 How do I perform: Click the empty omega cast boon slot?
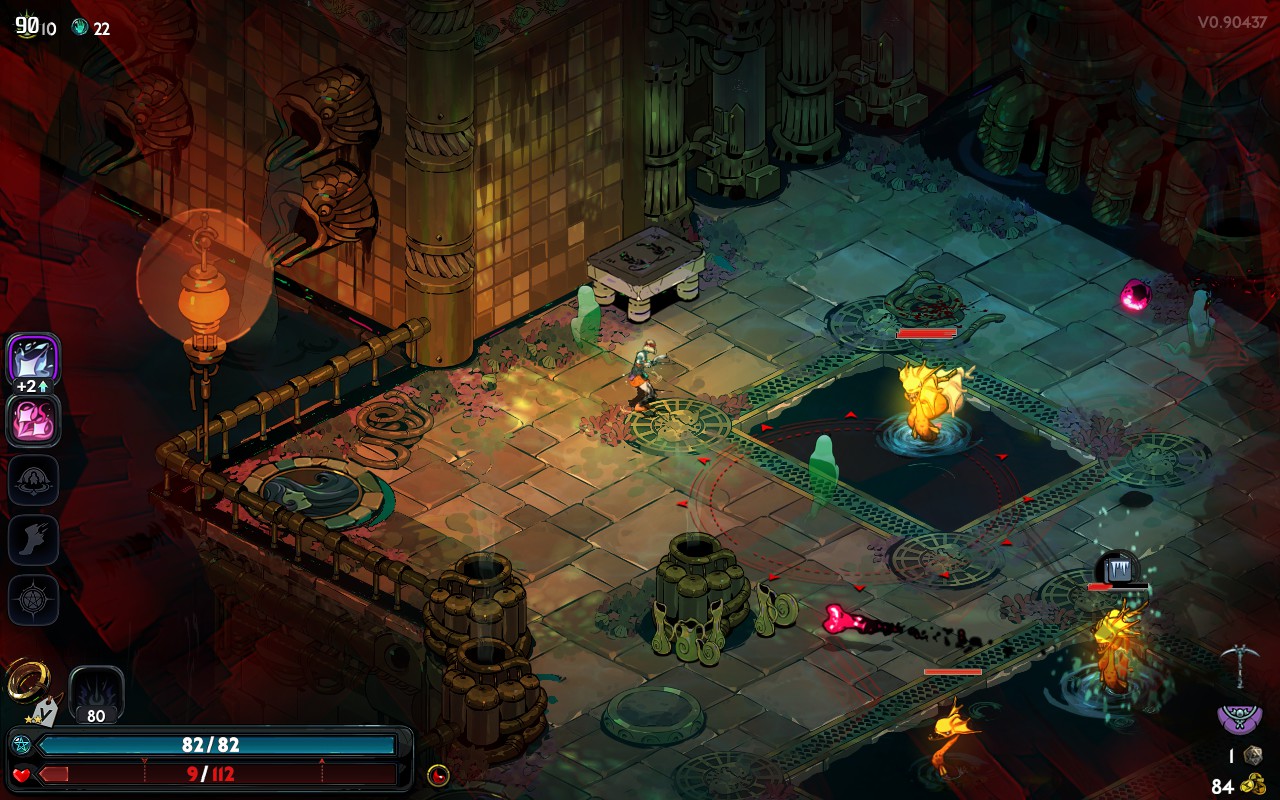click(32, 480)
